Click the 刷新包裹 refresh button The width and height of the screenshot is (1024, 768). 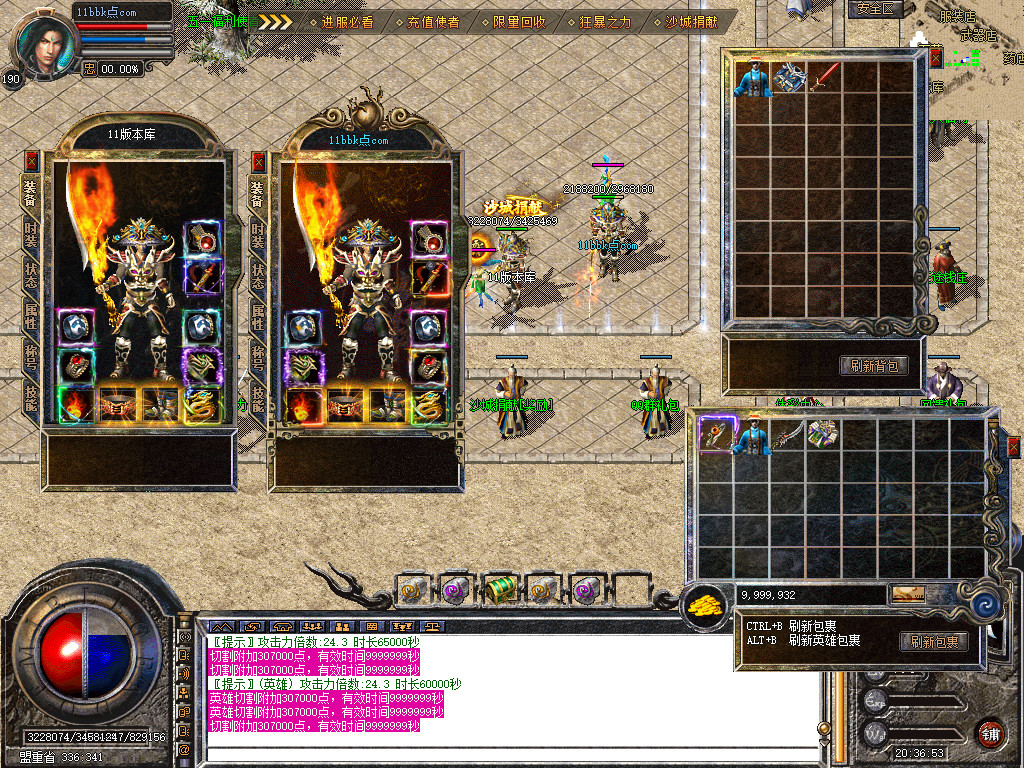click(933, 641)
